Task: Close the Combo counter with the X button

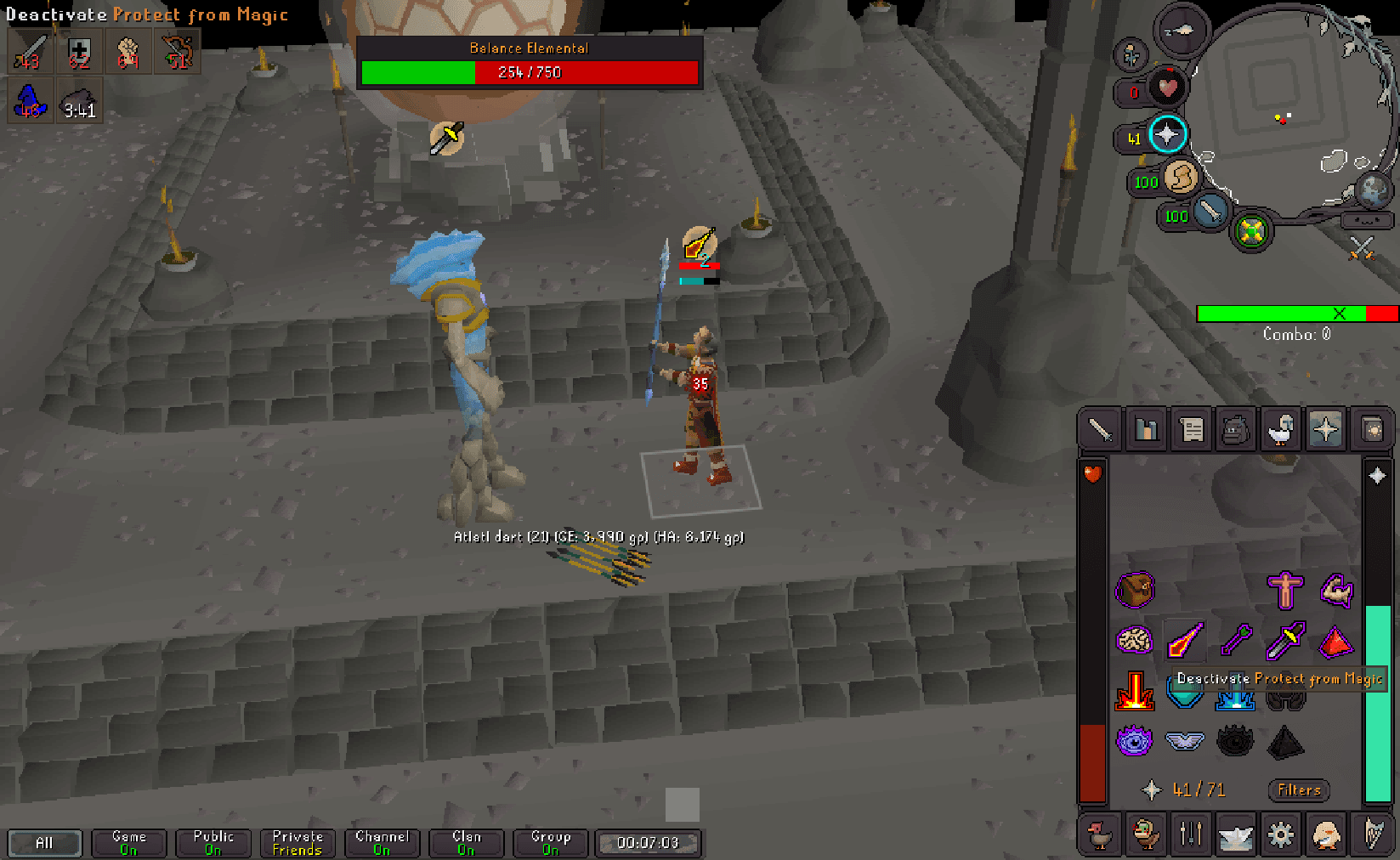Action: (1341, 314)
